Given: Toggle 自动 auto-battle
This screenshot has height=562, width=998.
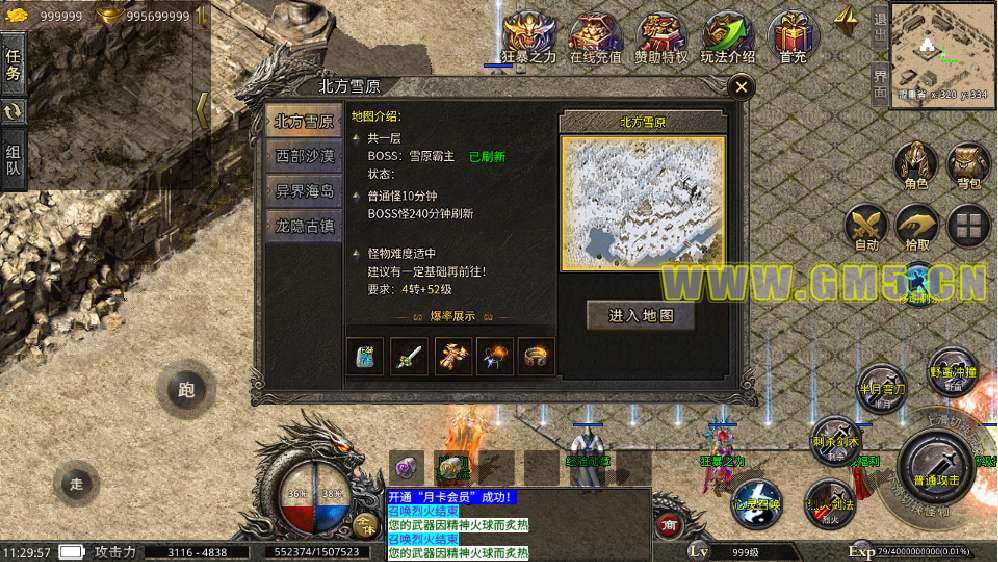Looking at the screenshot, I should pyautogui.click(x=866, y=226).
